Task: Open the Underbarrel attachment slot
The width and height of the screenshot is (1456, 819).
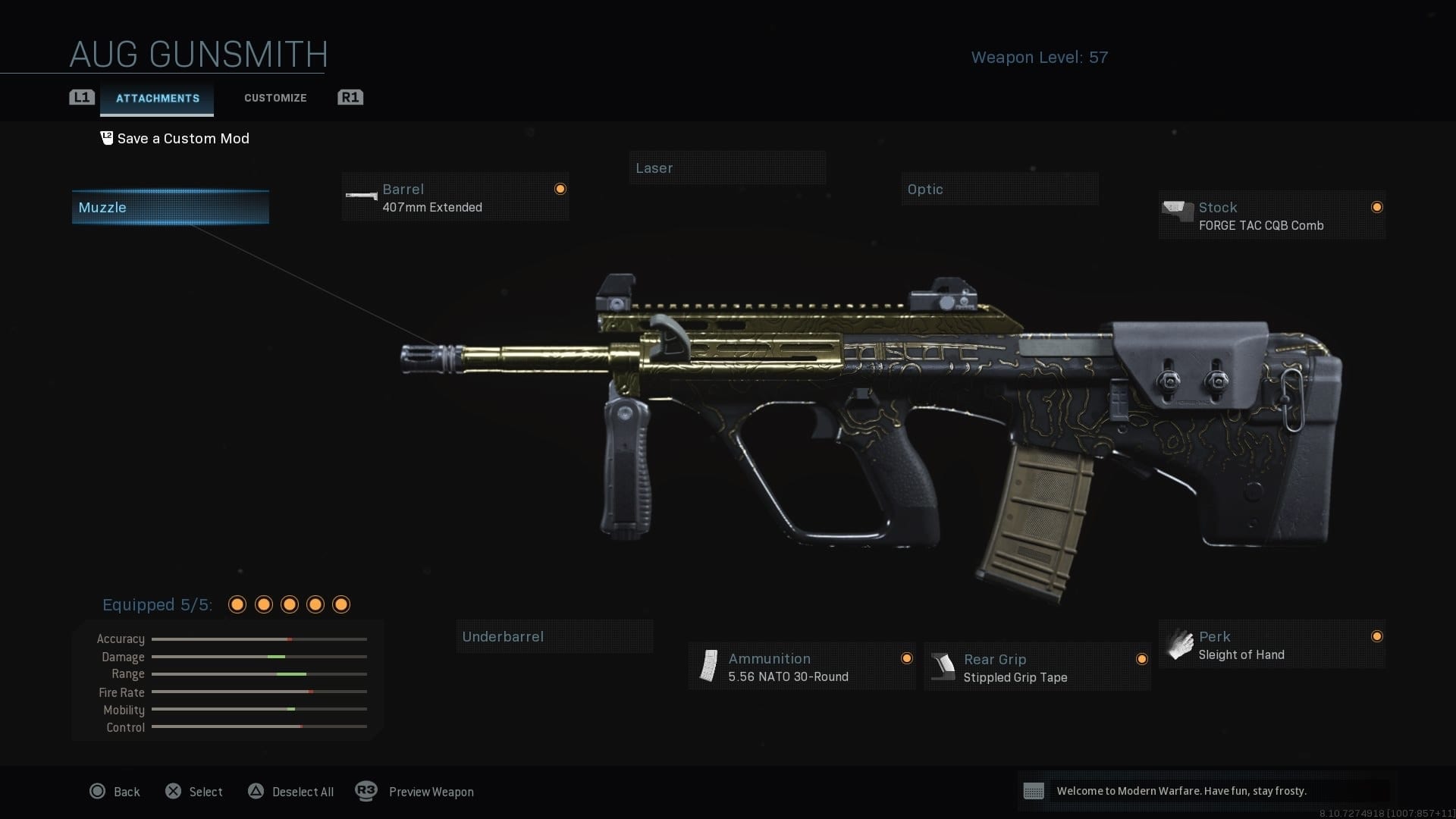Action: click(x=554, y=636)
